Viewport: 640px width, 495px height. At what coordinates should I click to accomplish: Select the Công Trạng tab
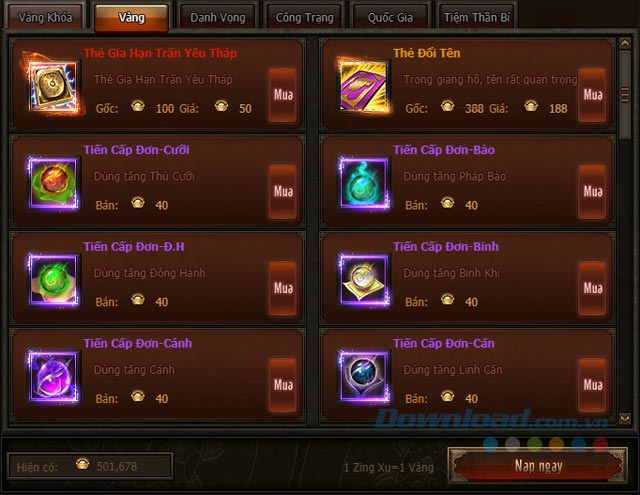tap(303, 17)
